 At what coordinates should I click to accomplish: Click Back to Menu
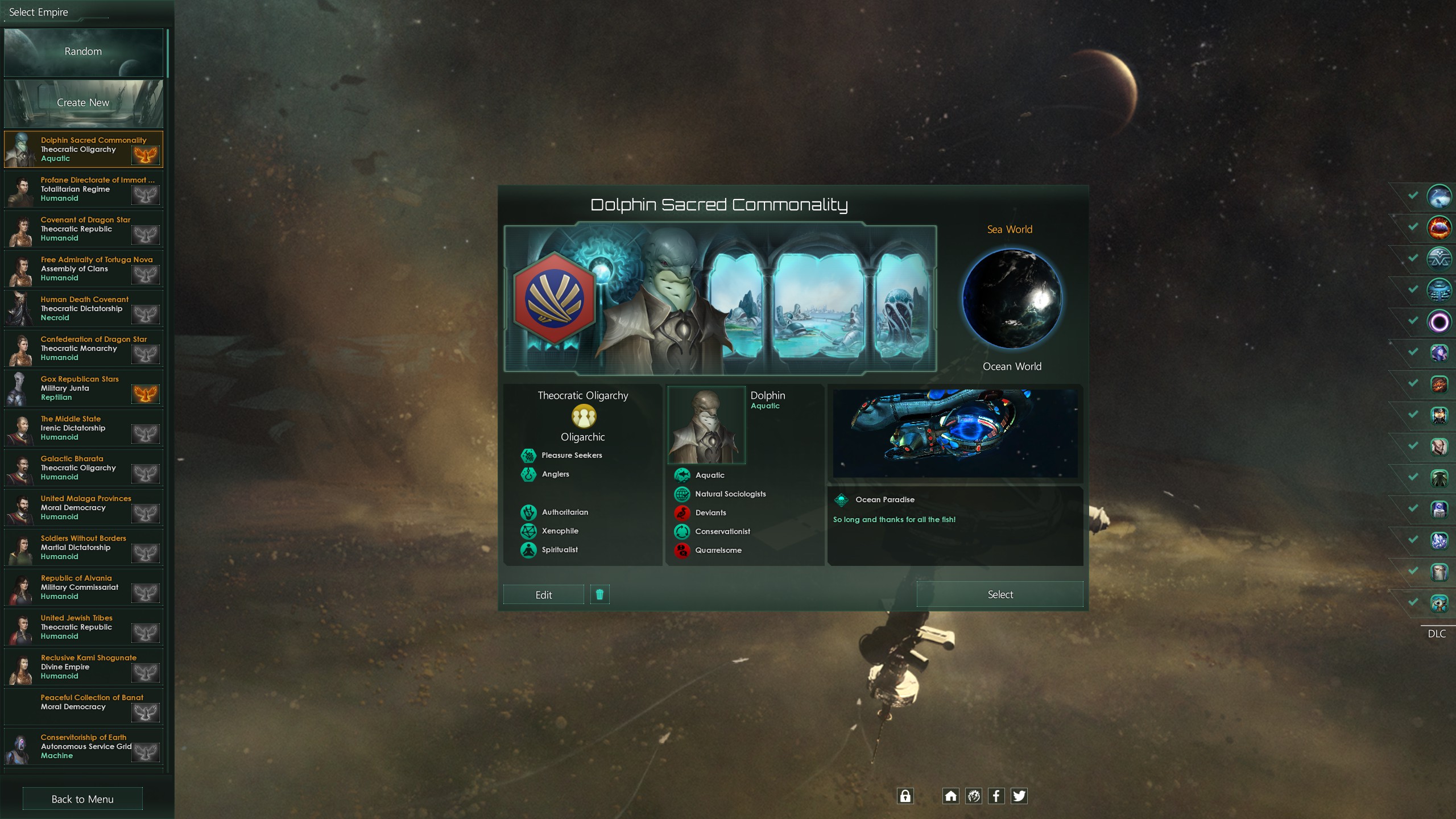[82, 799]
